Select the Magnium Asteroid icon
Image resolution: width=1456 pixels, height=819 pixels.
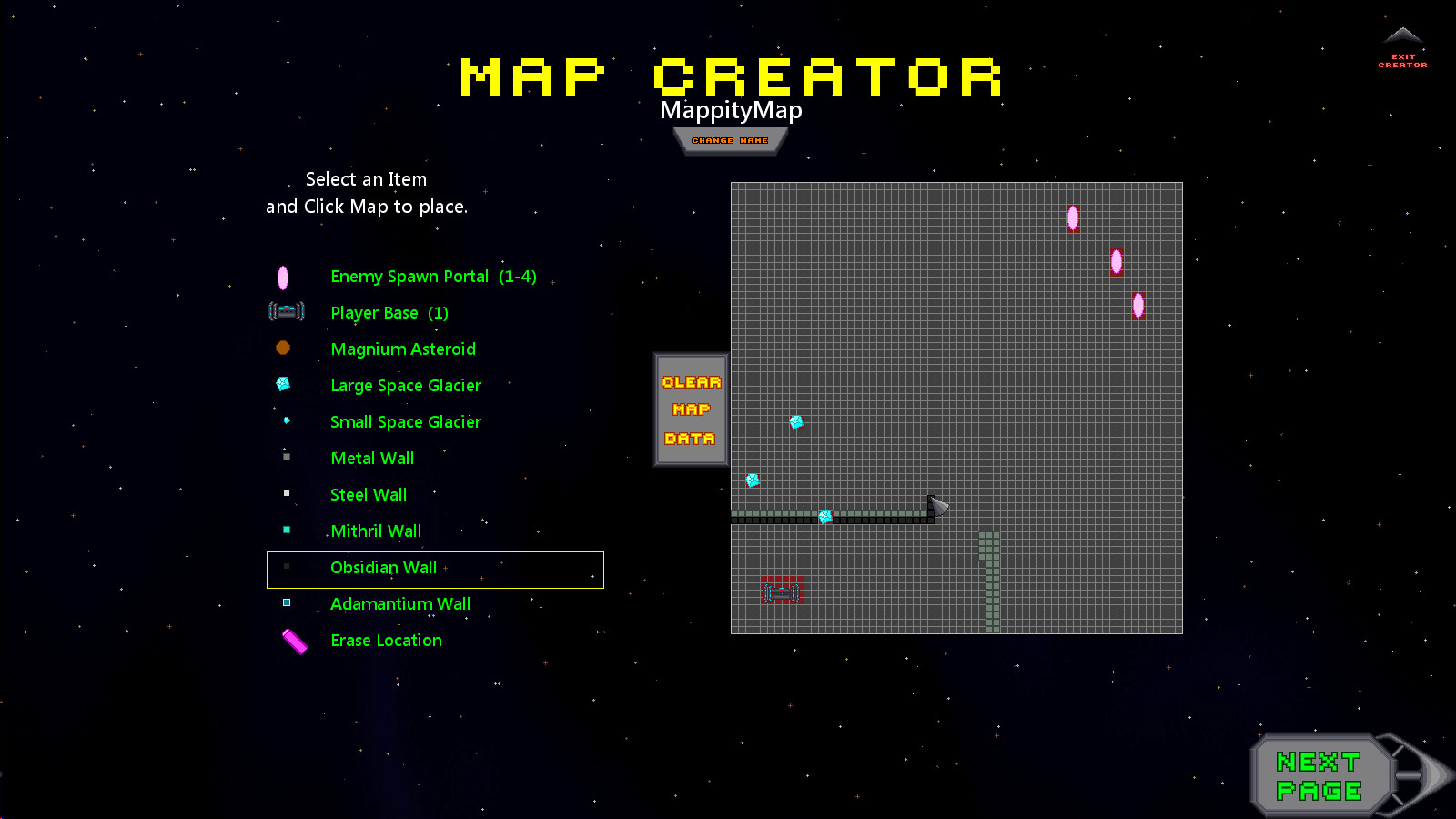point(283,348)
